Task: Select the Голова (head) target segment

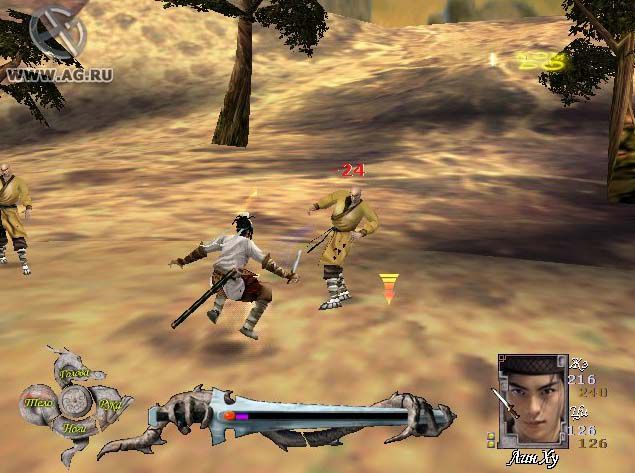Action: coord(75,375)
